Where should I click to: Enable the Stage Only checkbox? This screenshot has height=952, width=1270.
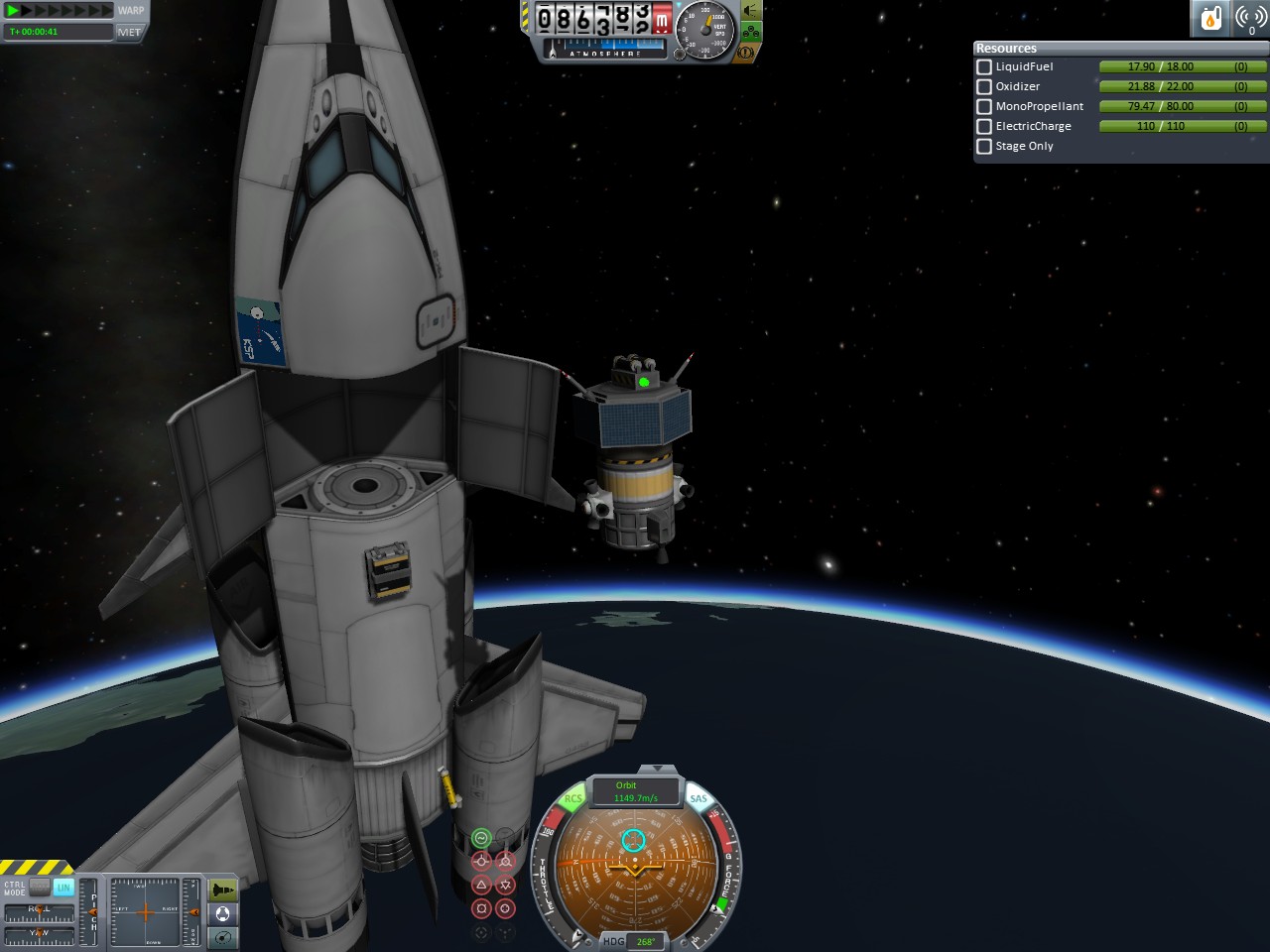click(984, 146)
